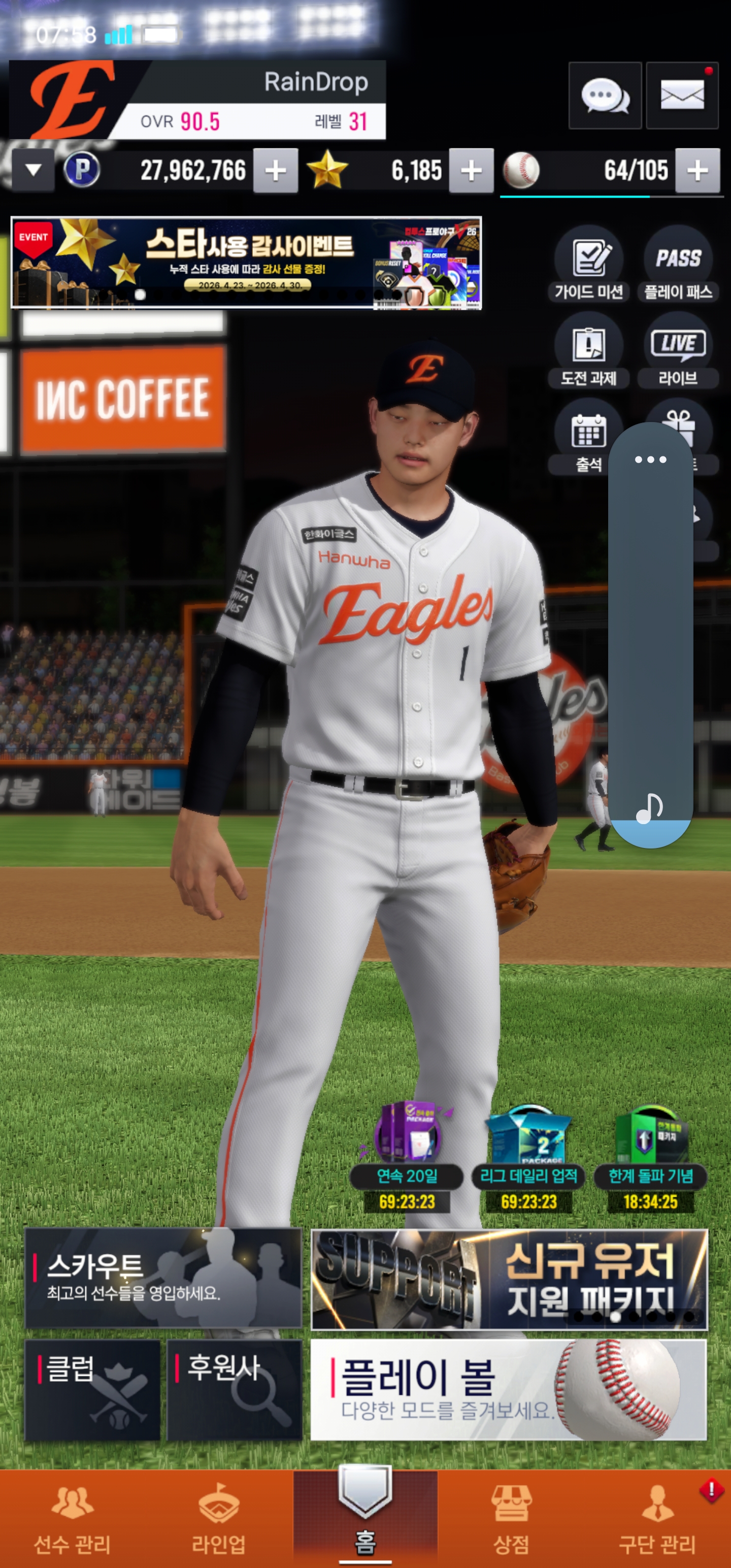
Task: Open the star usage thanks event banner
Action: pos(246,263)
